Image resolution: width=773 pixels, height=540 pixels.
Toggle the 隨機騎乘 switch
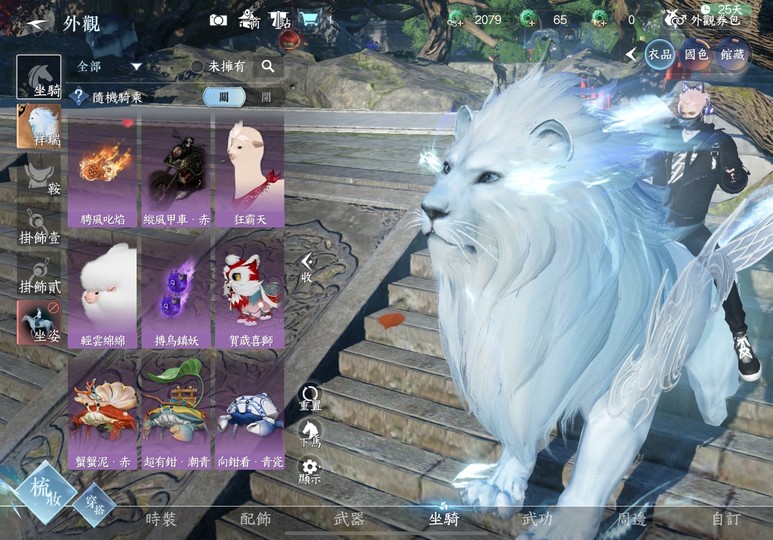[x=238, y=96]
